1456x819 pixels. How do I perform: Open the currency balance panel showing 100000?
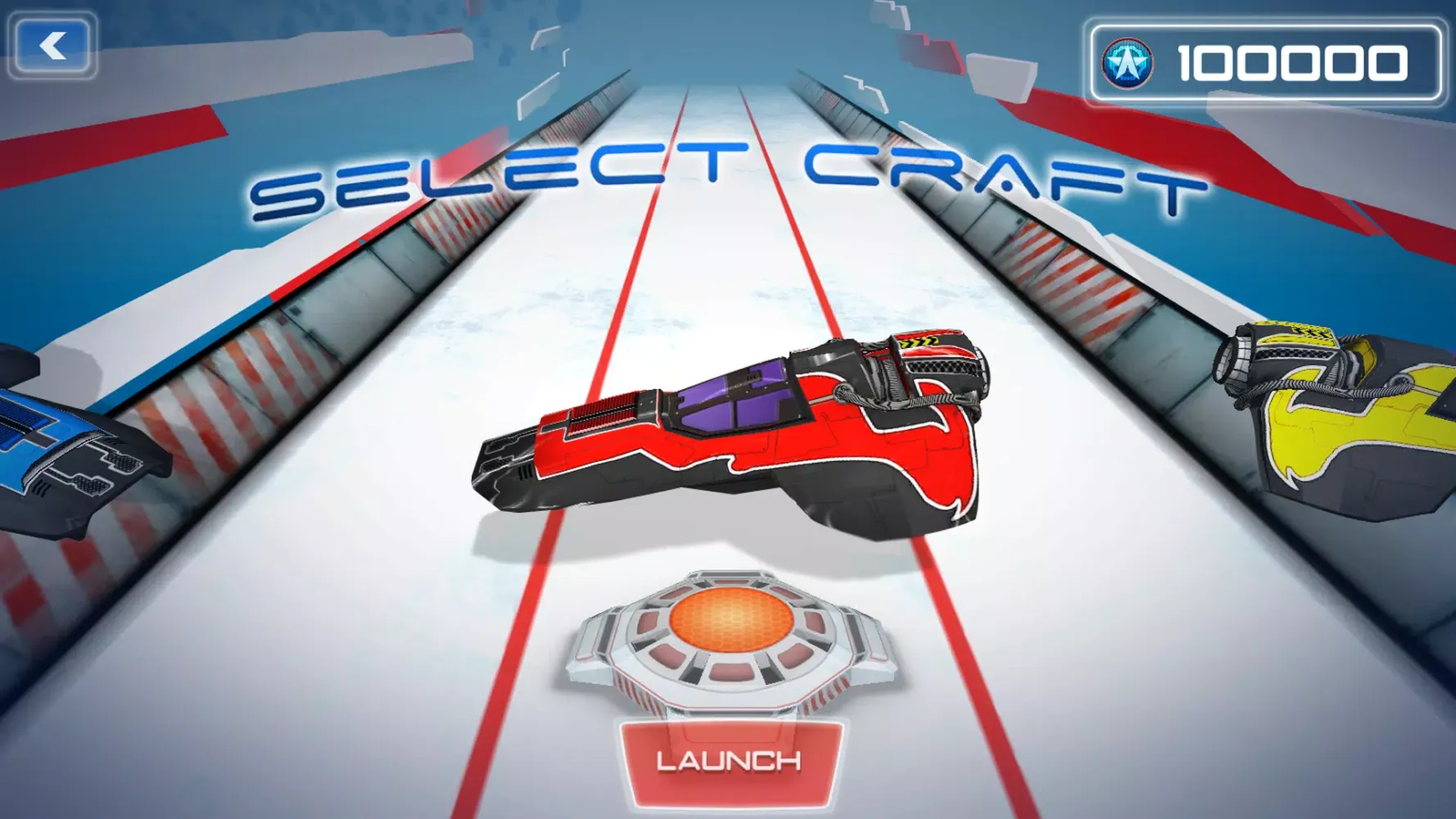click(x=1265, y=61)
